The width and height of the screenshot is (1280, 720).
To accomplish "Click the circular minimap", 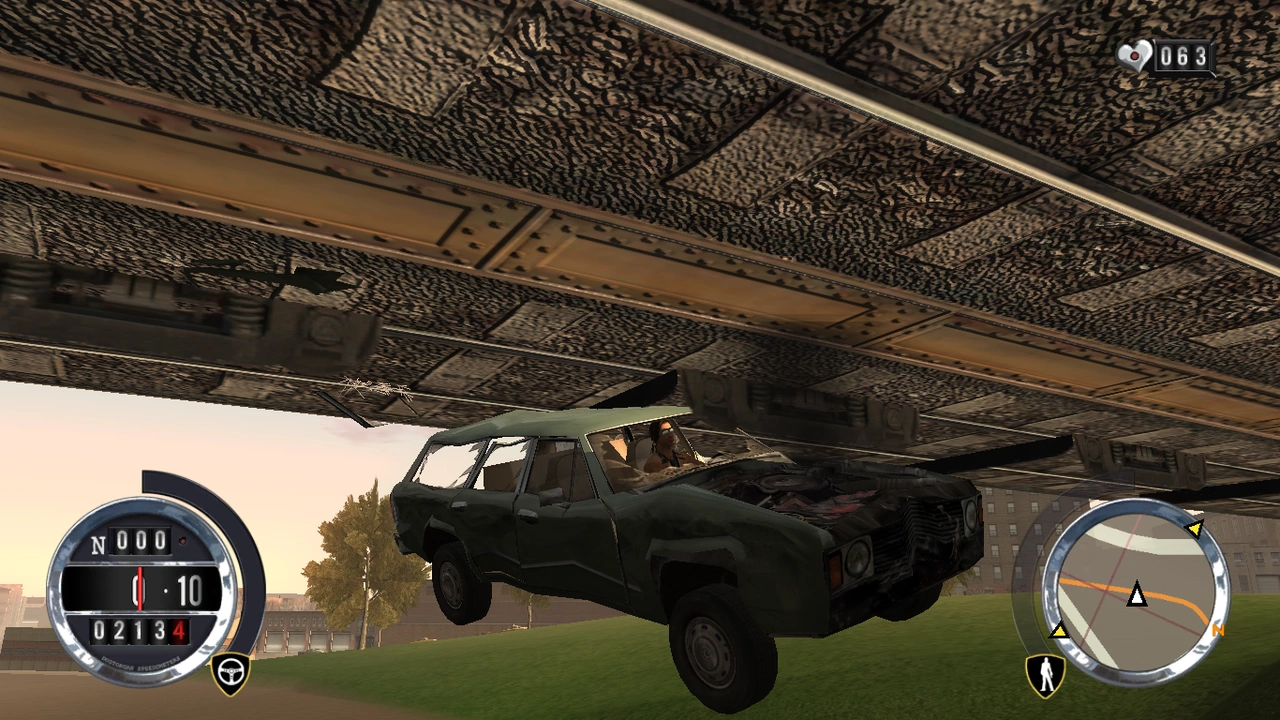I will 1136,592.
